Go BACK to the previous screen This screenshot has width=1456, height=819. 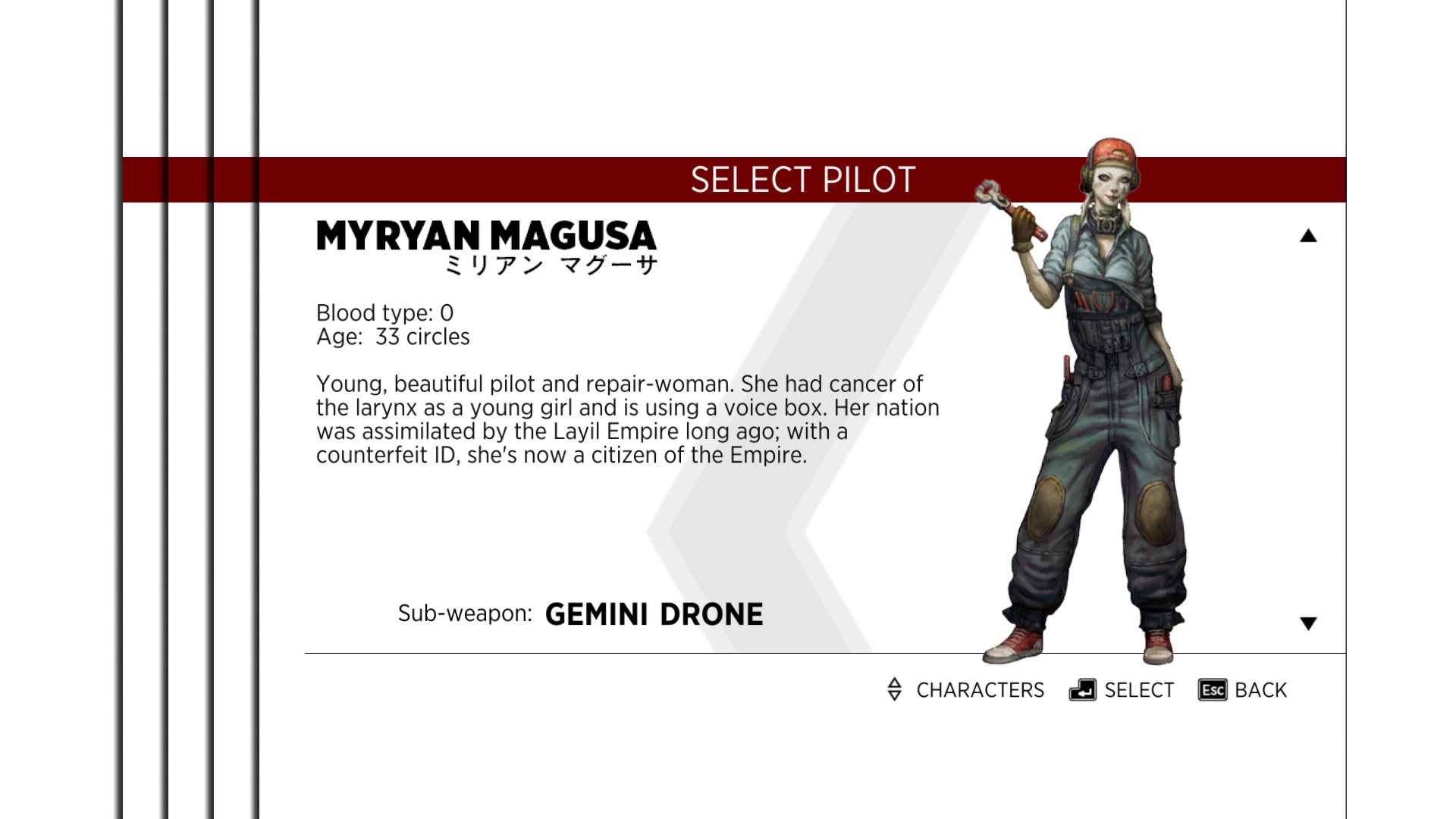click(x=1243, y=690)
